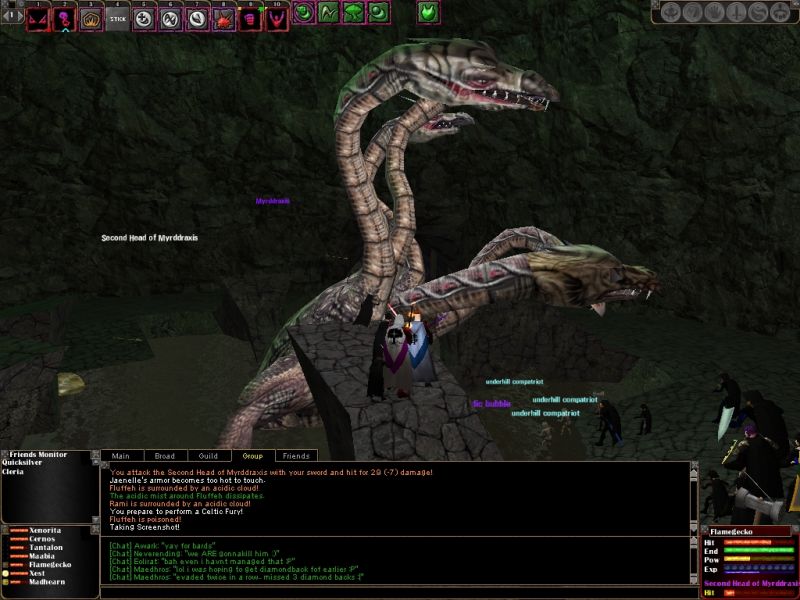This screenshot has width=800, height=600.
Task: Choose Tantalon from the group list
Action: coord(47,547)
